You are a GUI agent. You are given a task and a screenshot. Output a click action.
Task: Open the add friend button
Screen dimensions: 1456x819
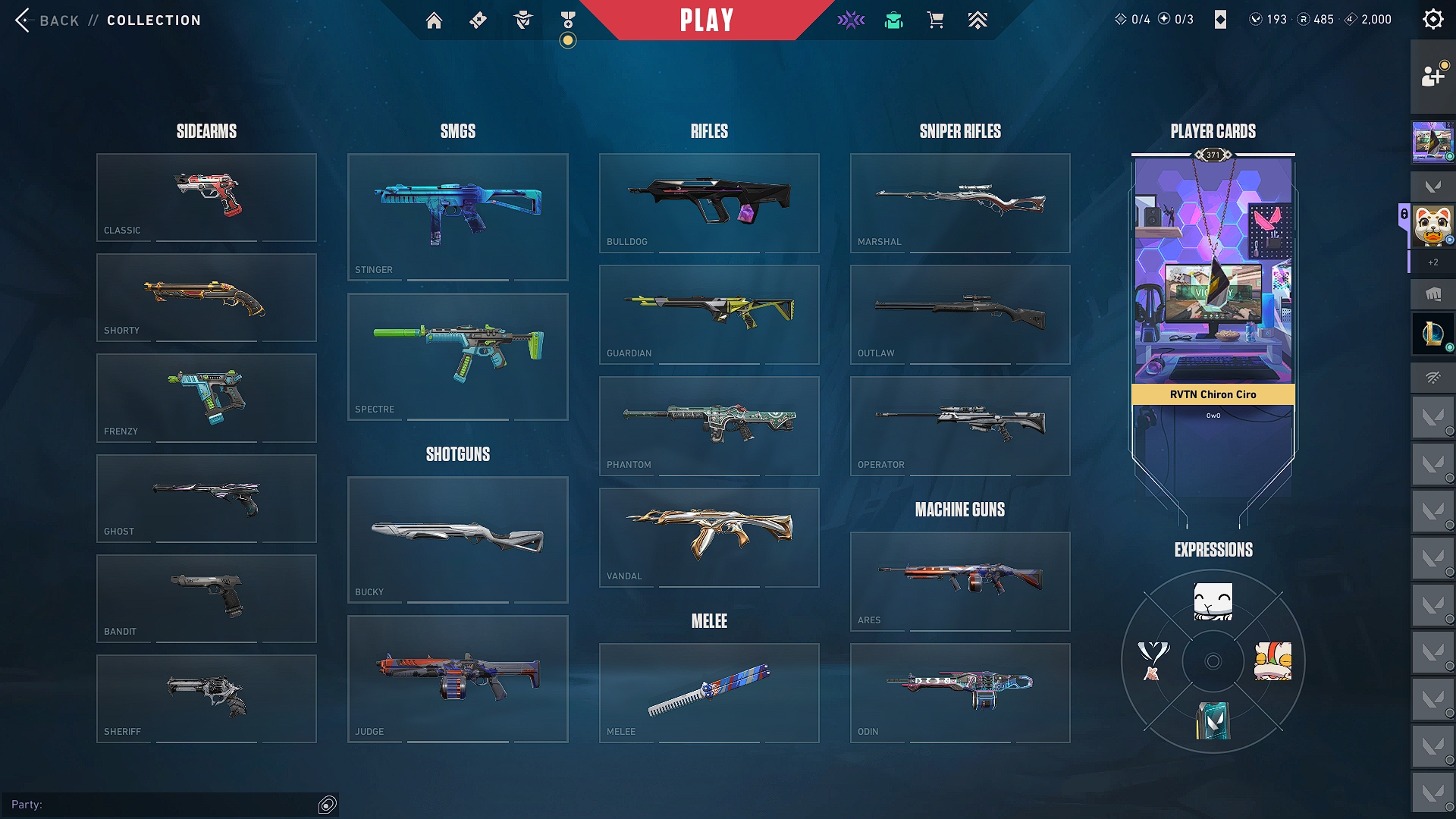coord(1432,76)
